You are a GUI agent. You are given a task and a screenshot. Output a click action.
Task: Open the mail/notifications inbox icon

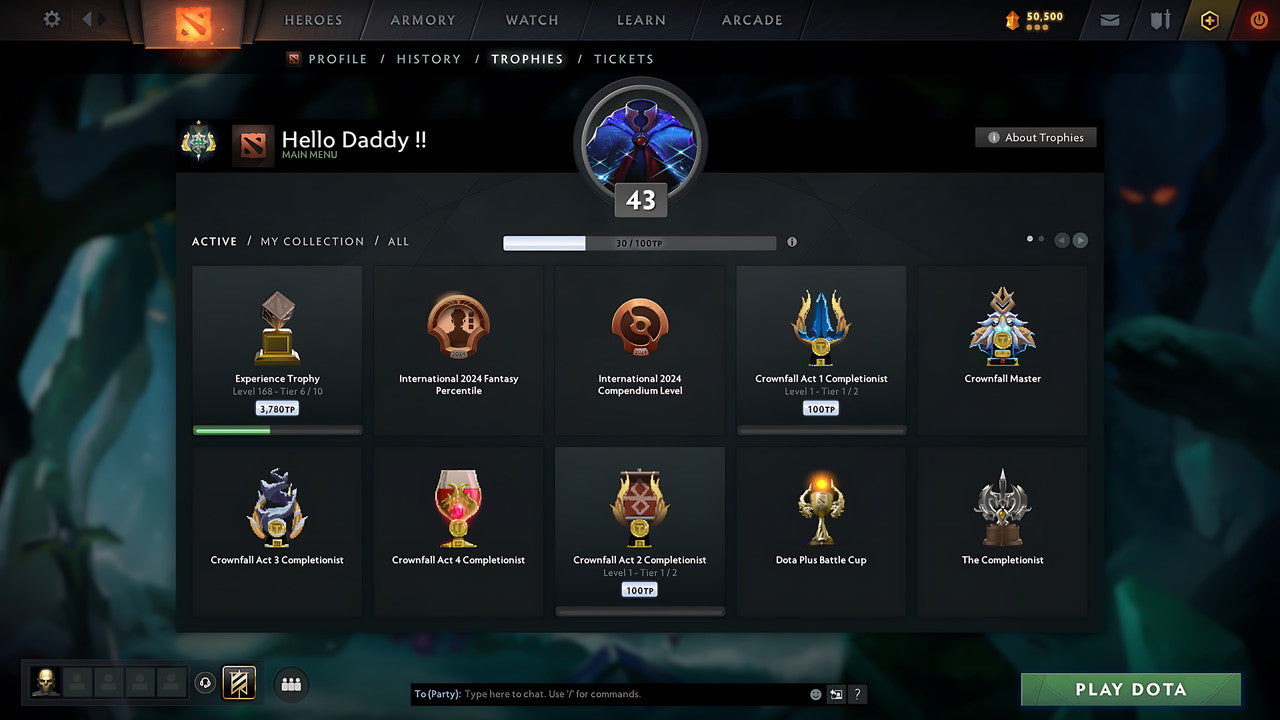[x=1109, y=20]
